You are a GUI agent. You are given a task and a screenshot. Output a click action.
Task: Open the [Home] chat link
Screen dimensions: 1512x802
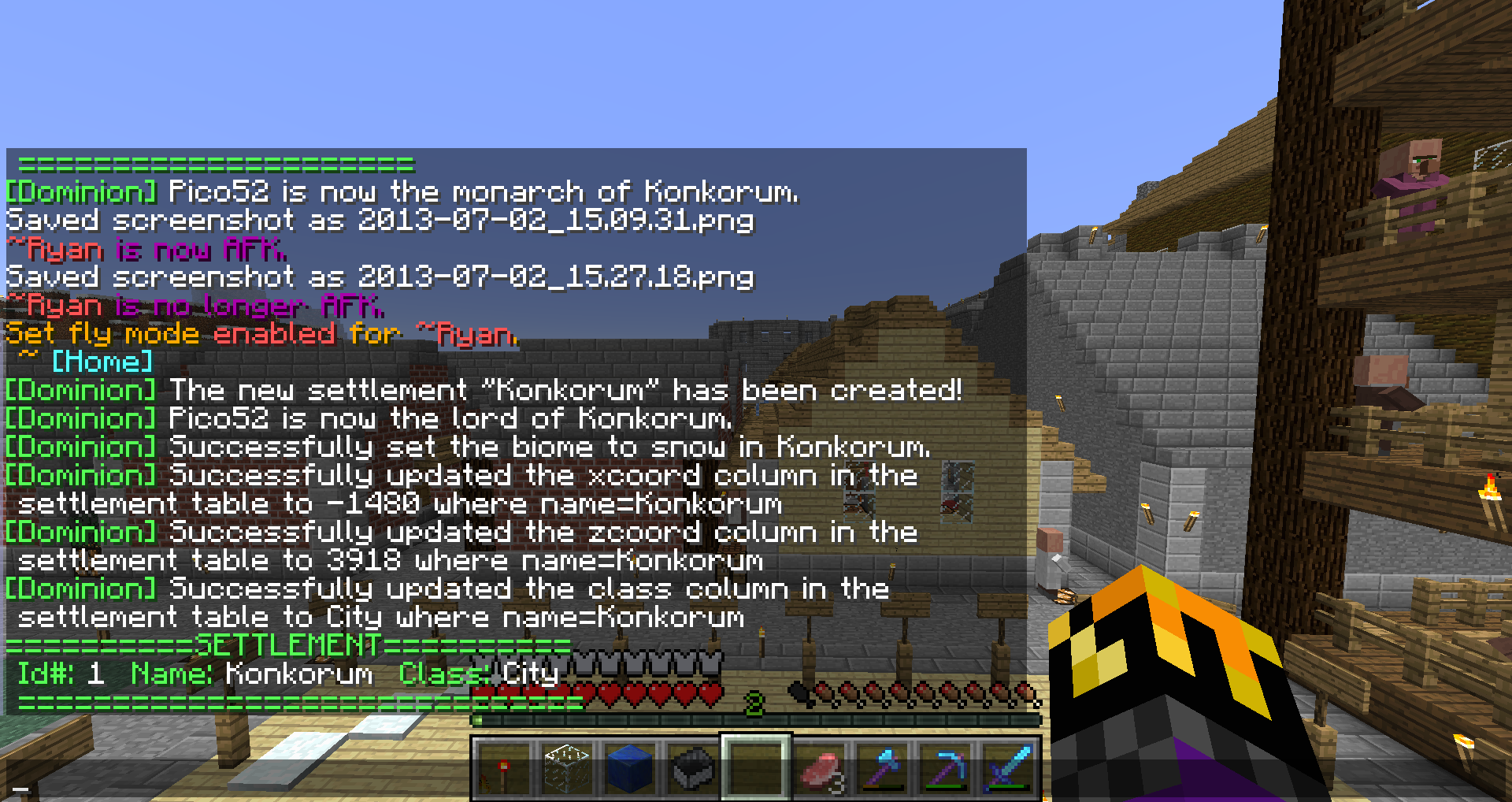coord(101,362)
